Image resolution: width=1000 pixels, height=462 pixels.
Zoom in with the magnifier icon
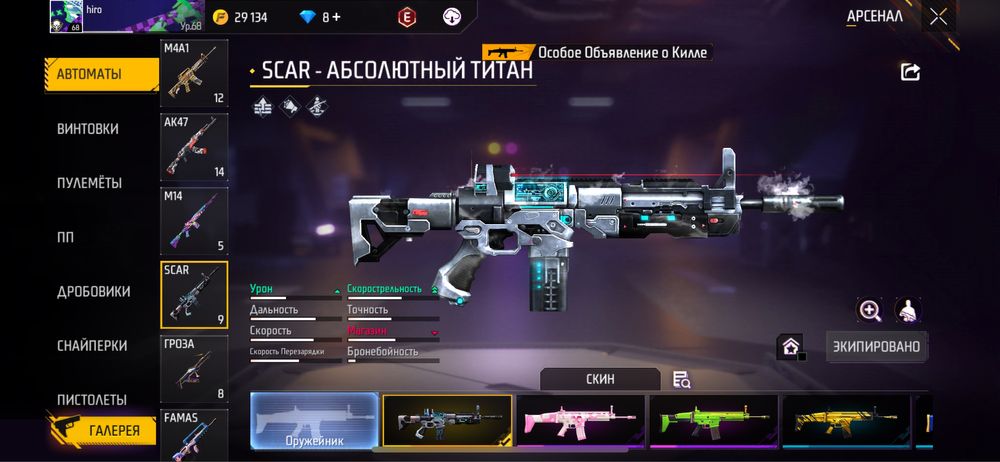tap(870, 311)
